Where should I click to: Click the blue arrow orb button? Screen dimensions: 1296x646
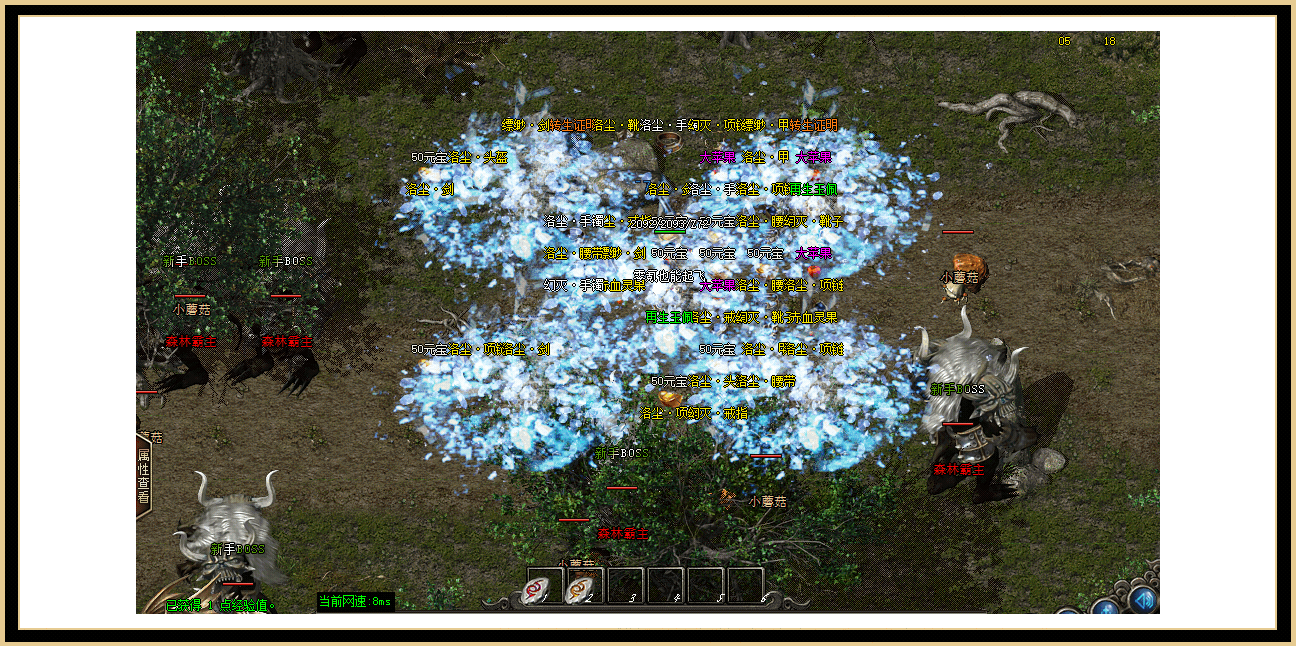coord(1143,599)
